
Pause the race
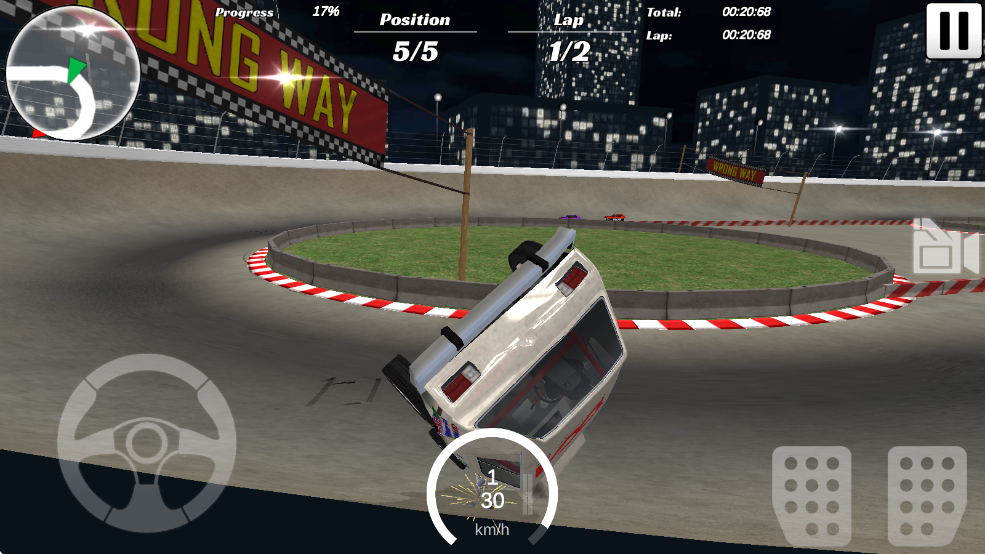click(953, 31)
